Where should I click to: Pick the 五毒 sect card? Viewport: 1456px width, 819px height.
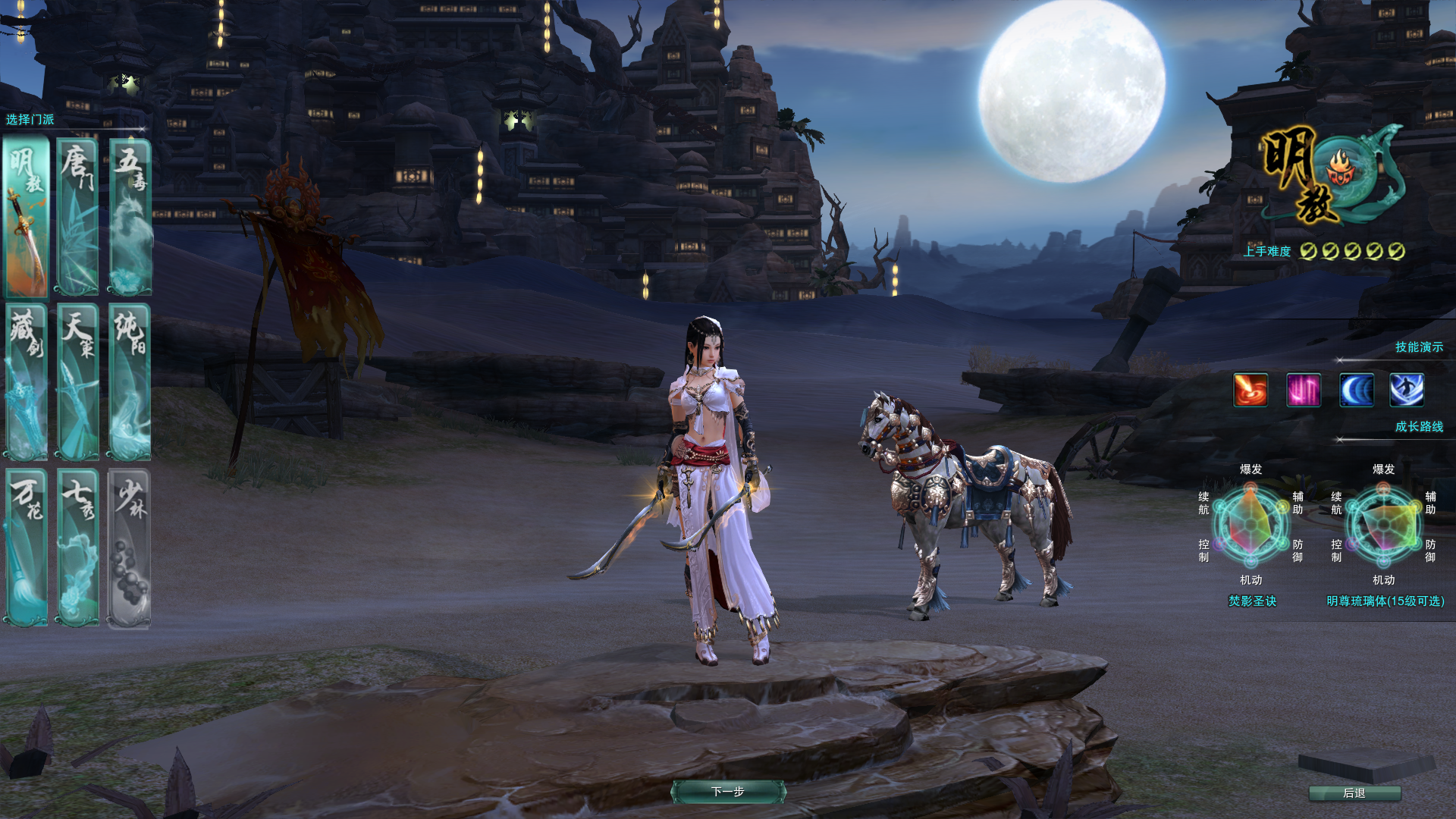coord(130,217)
